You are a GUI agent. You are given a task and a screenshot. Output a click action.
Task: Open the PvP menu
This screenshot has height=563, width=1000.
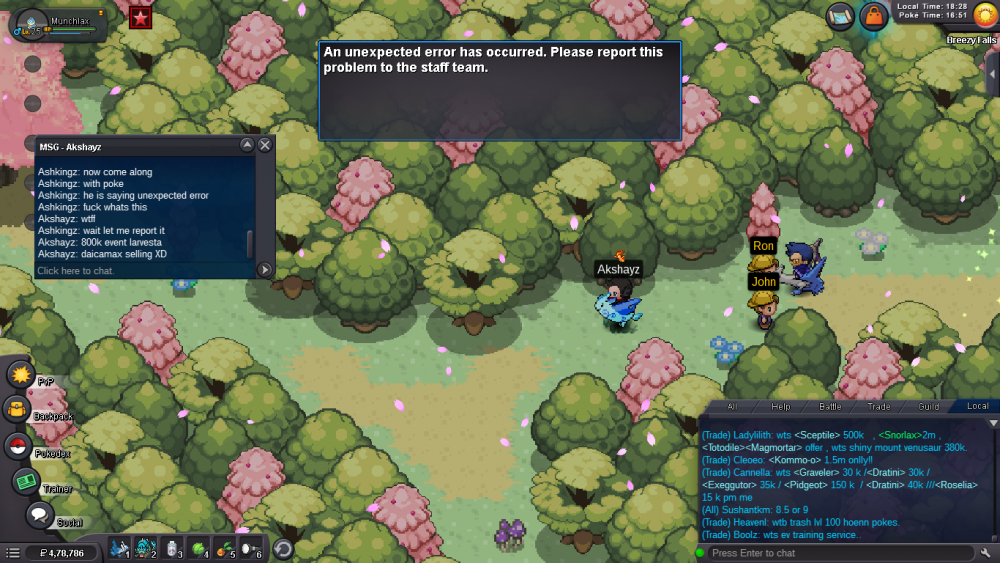point(21,374)
